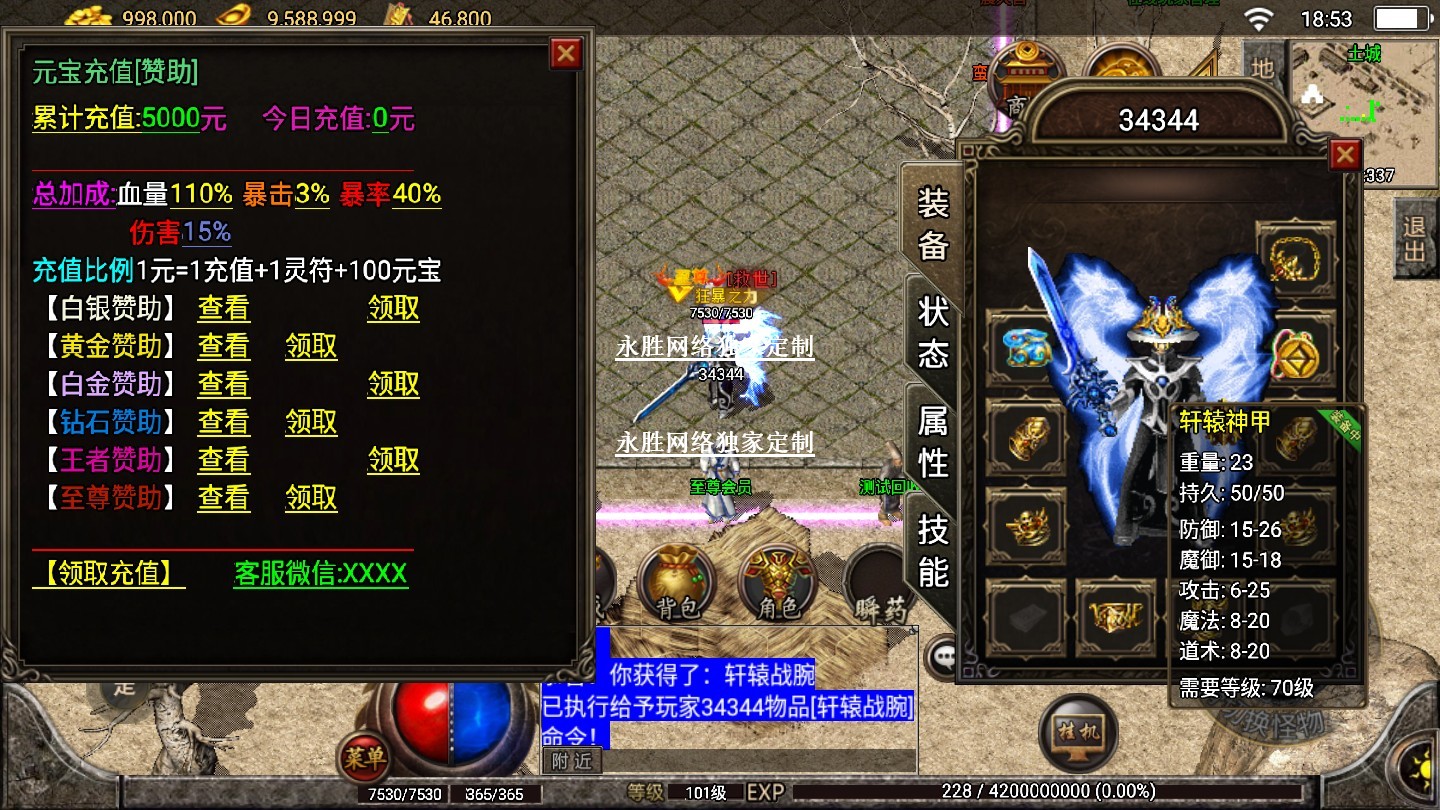This screenshot has width=1440, height=810.
Task: Close the character equipment window
Action: click(1345, 155)
